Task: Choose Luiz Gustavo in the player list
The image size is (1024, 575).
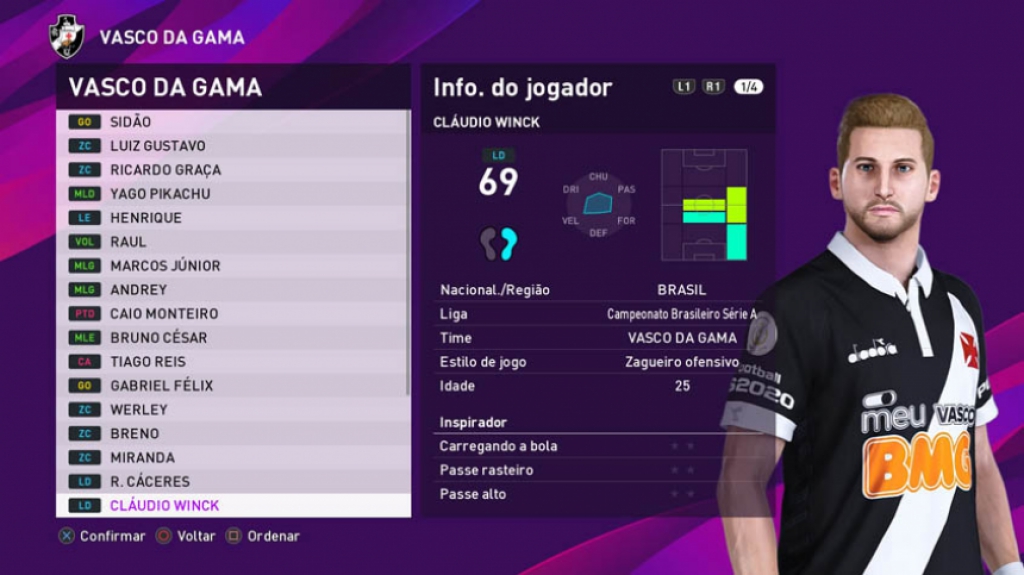Action: [x=232, y=145]
